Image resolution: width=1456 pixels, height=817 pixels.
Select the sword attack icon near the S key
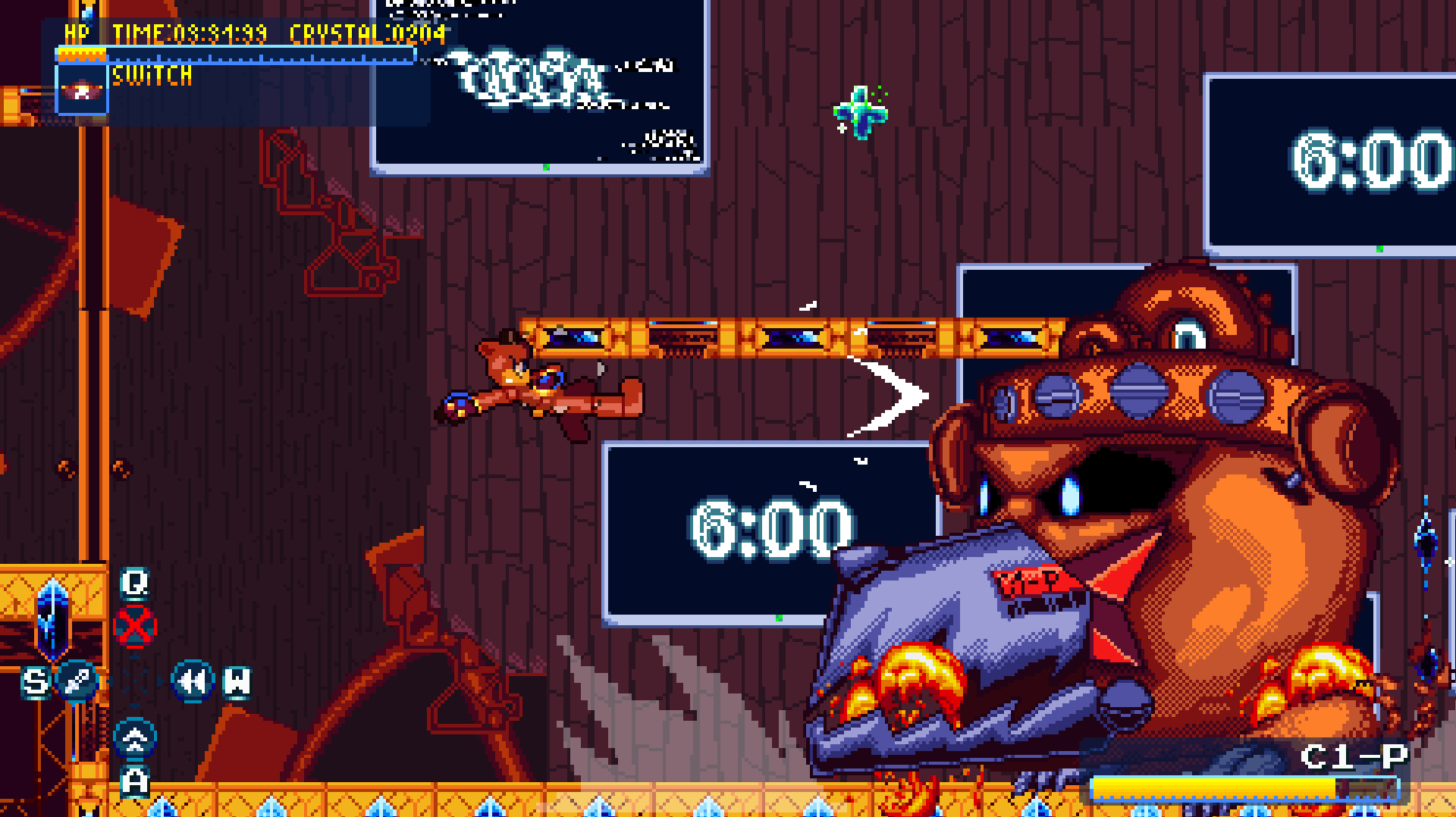coord(78,681)
